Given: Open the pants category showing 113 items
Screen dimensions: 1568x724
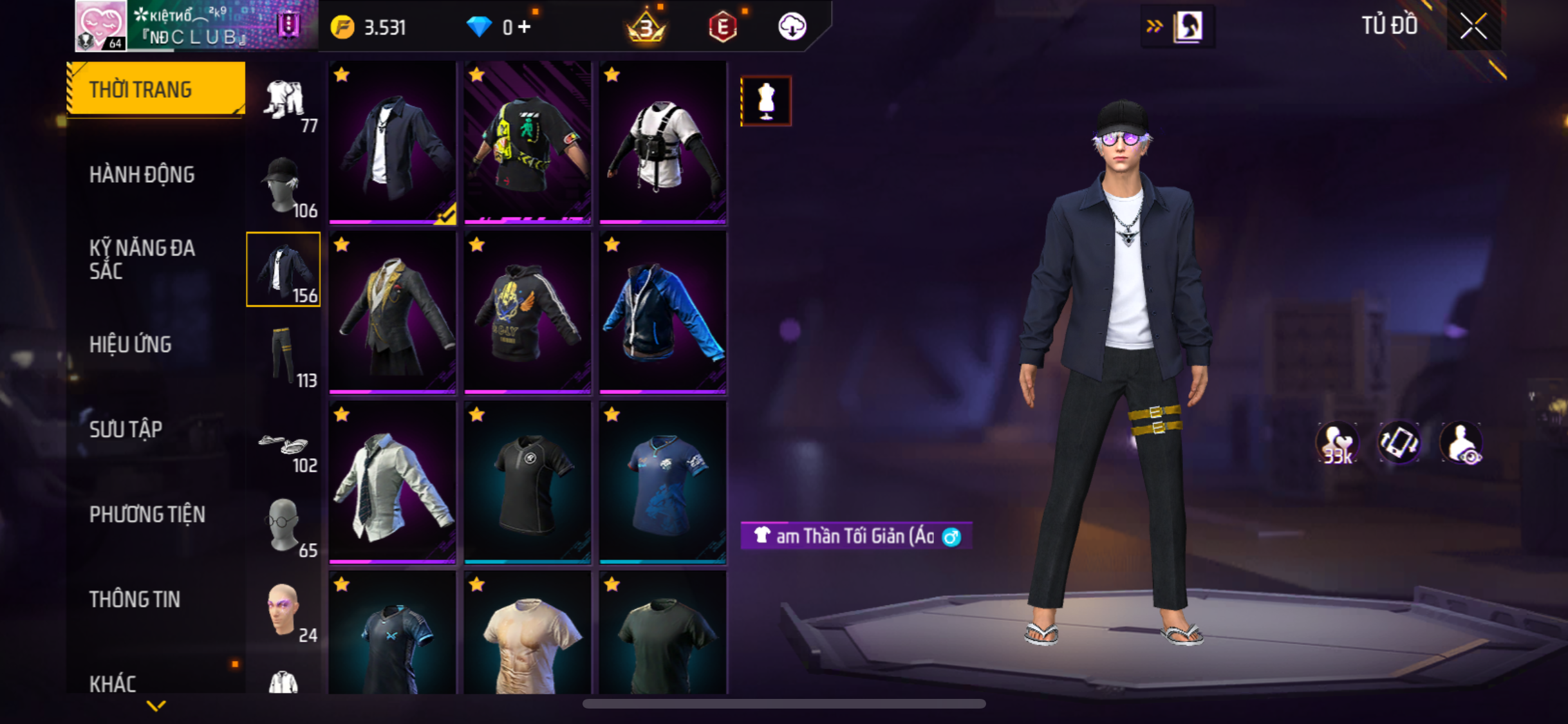Looking at the screenshot, I should click(x=284, y=355).
